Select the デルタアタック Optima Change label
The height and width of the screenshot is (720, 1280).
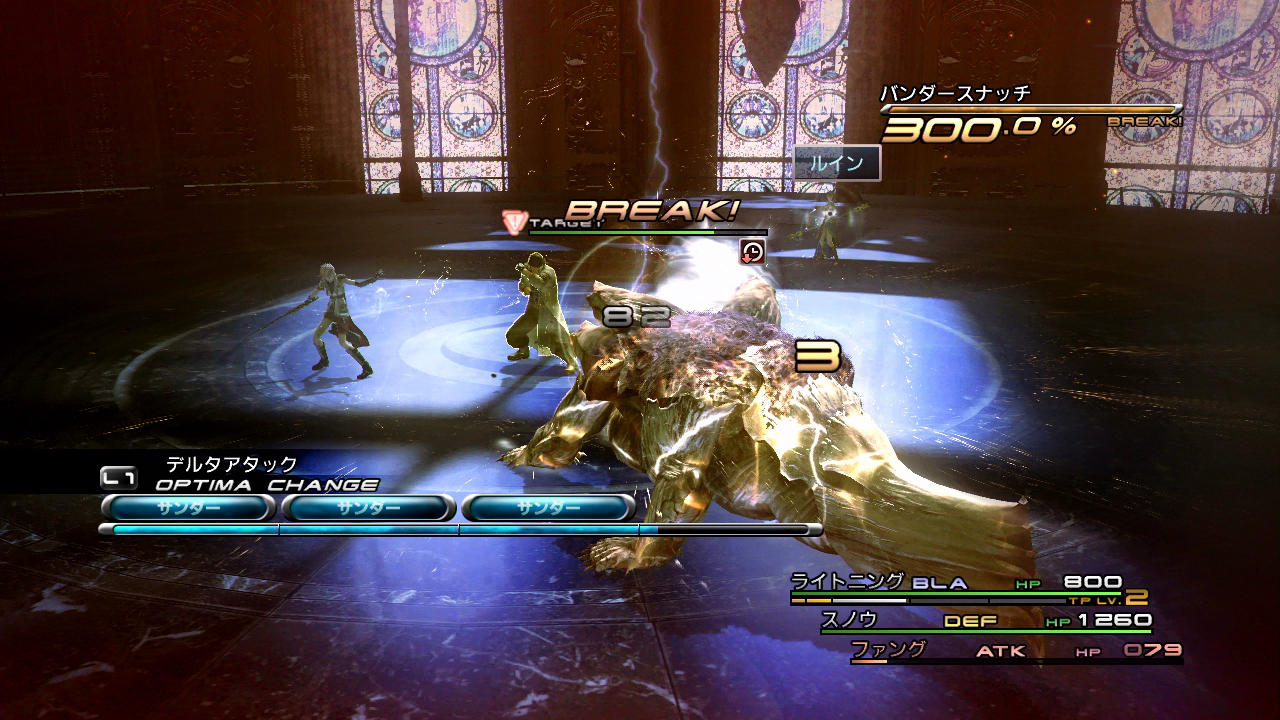click(232, 464)
